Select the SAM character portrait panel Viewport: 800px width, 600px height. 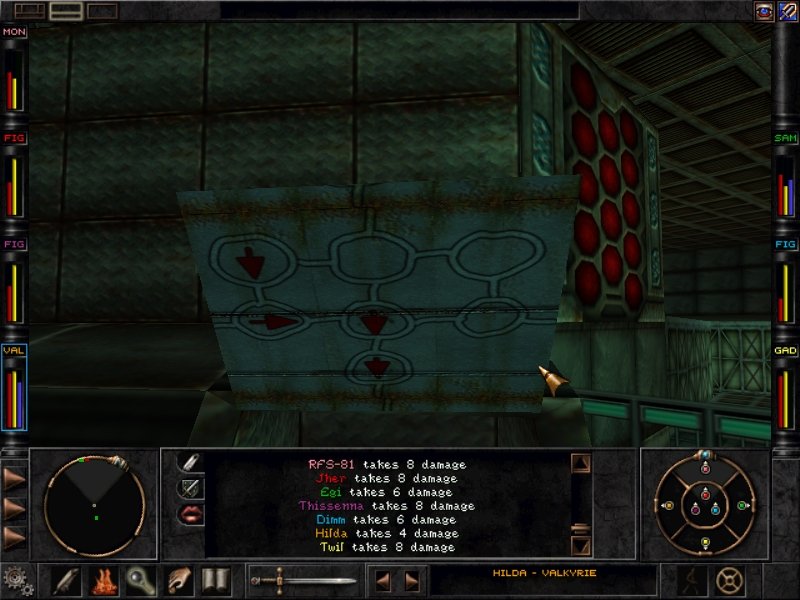click(785, 178)
